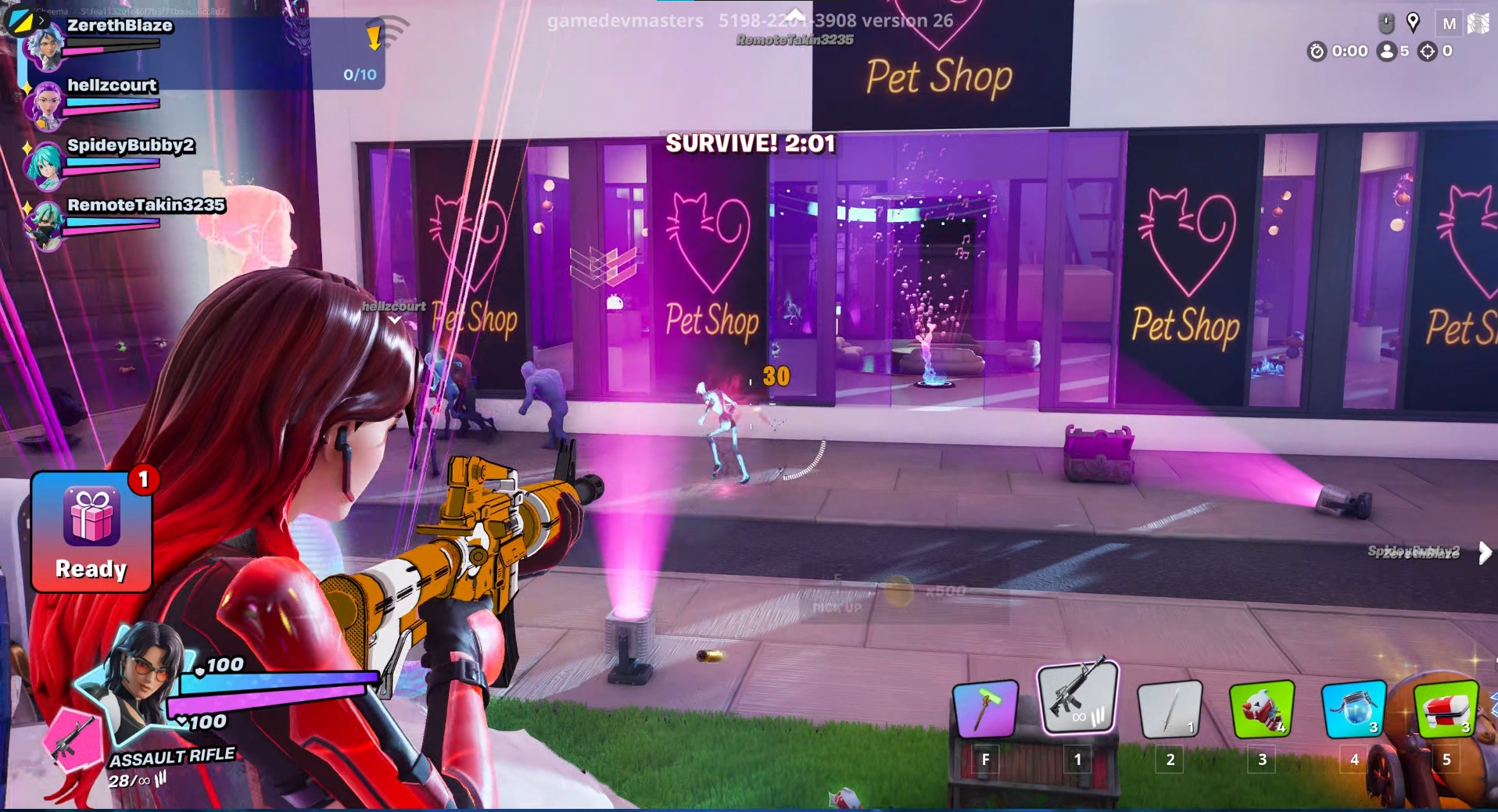
Task: Expand the top-center upward chevron
Action: 795,15
